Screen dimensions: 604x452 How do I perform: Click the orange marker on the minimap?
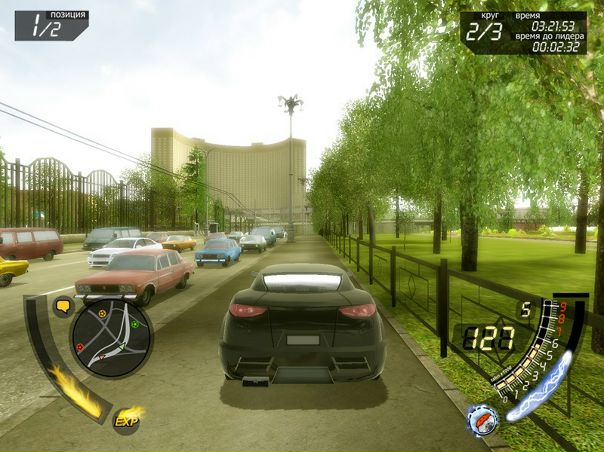tap(102, 313)
